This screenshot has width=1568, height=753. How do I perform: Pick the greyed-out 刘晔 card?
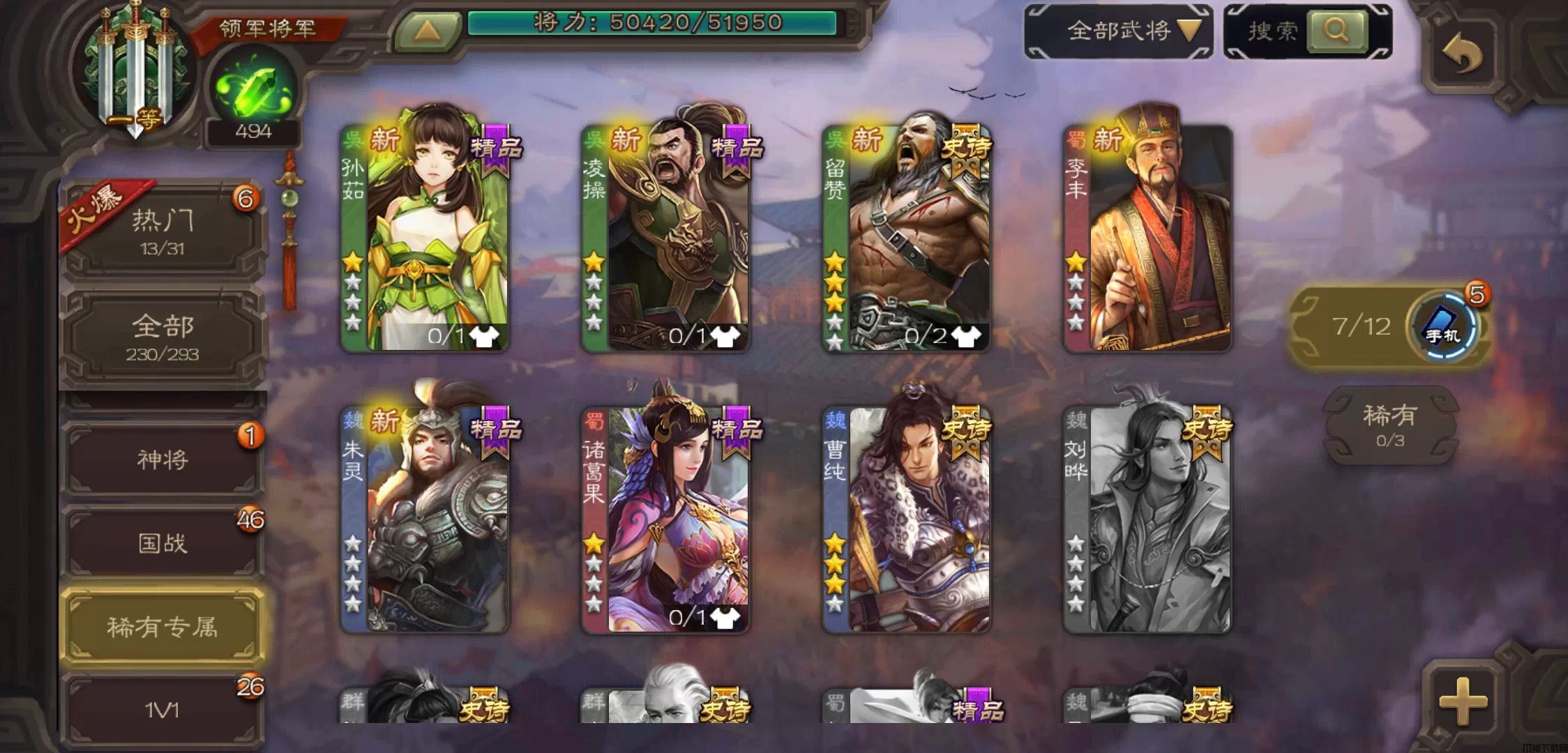pyautogui.click(x=1147, y=519)
